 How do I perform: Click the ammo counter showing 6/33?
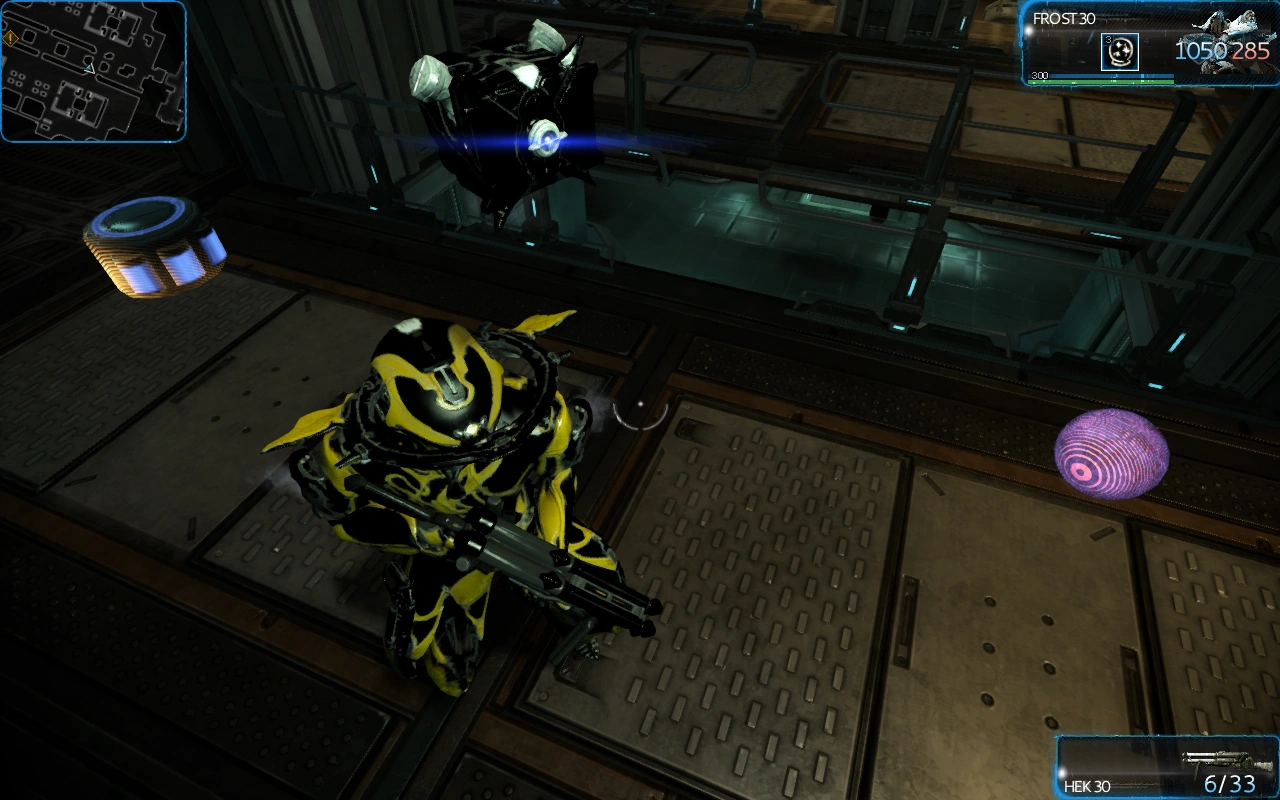coord(1230,785)
